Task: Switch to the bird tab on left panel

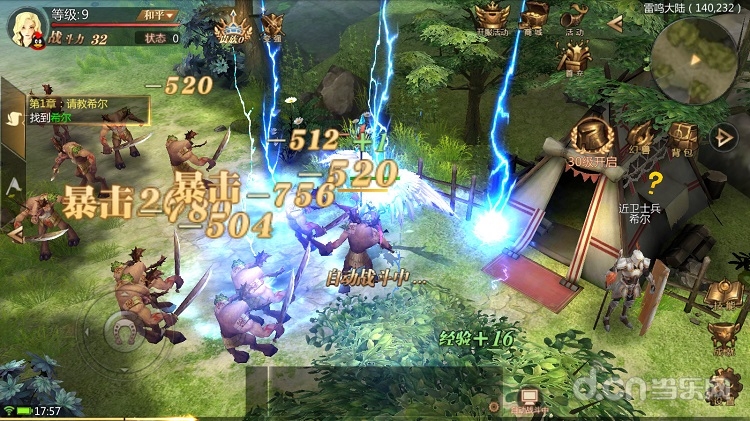Action: click(x=14, y=116)
